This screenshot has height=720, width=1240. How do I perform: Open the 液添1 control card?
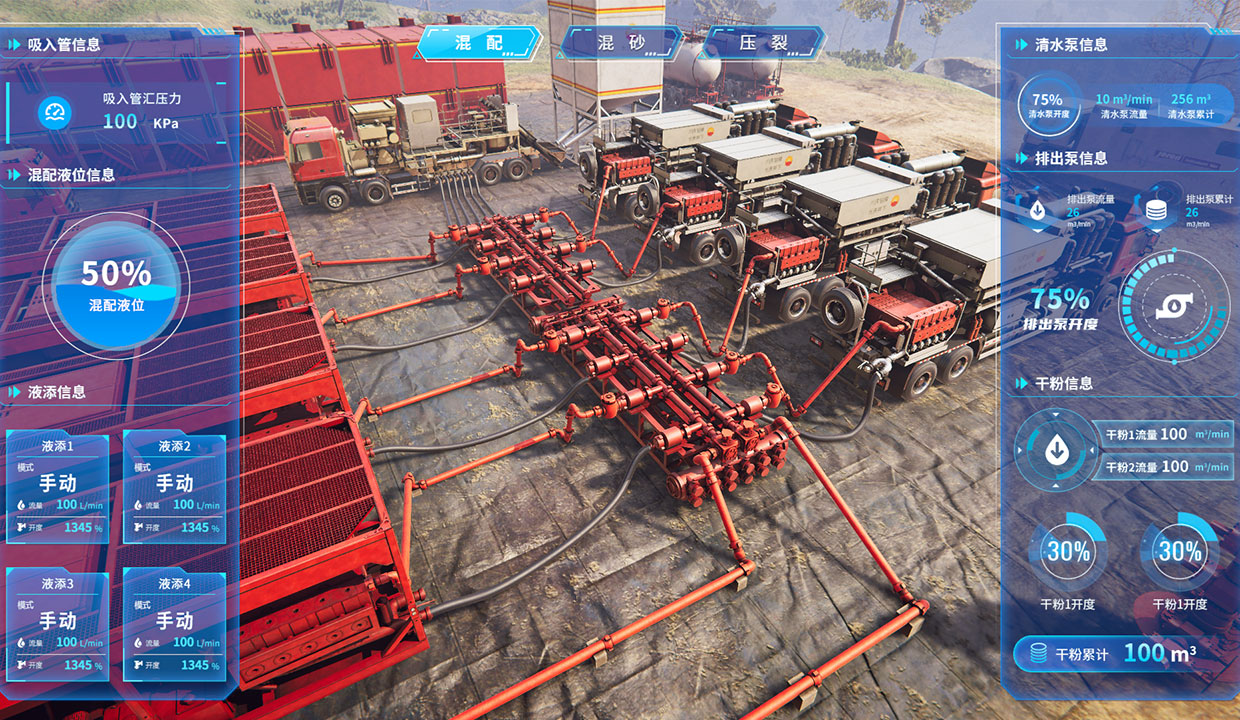click(58, 487)
